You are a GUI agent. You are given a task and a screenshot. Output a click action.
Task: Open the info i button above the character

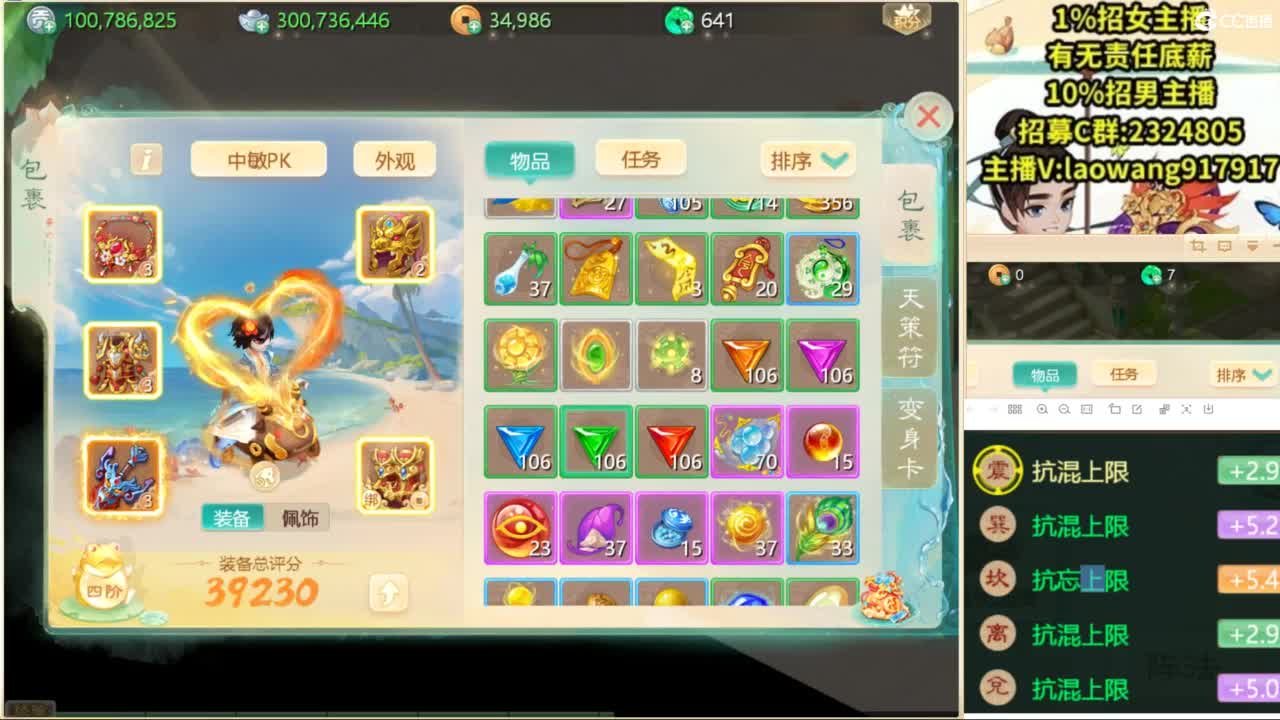click(145, 160)
